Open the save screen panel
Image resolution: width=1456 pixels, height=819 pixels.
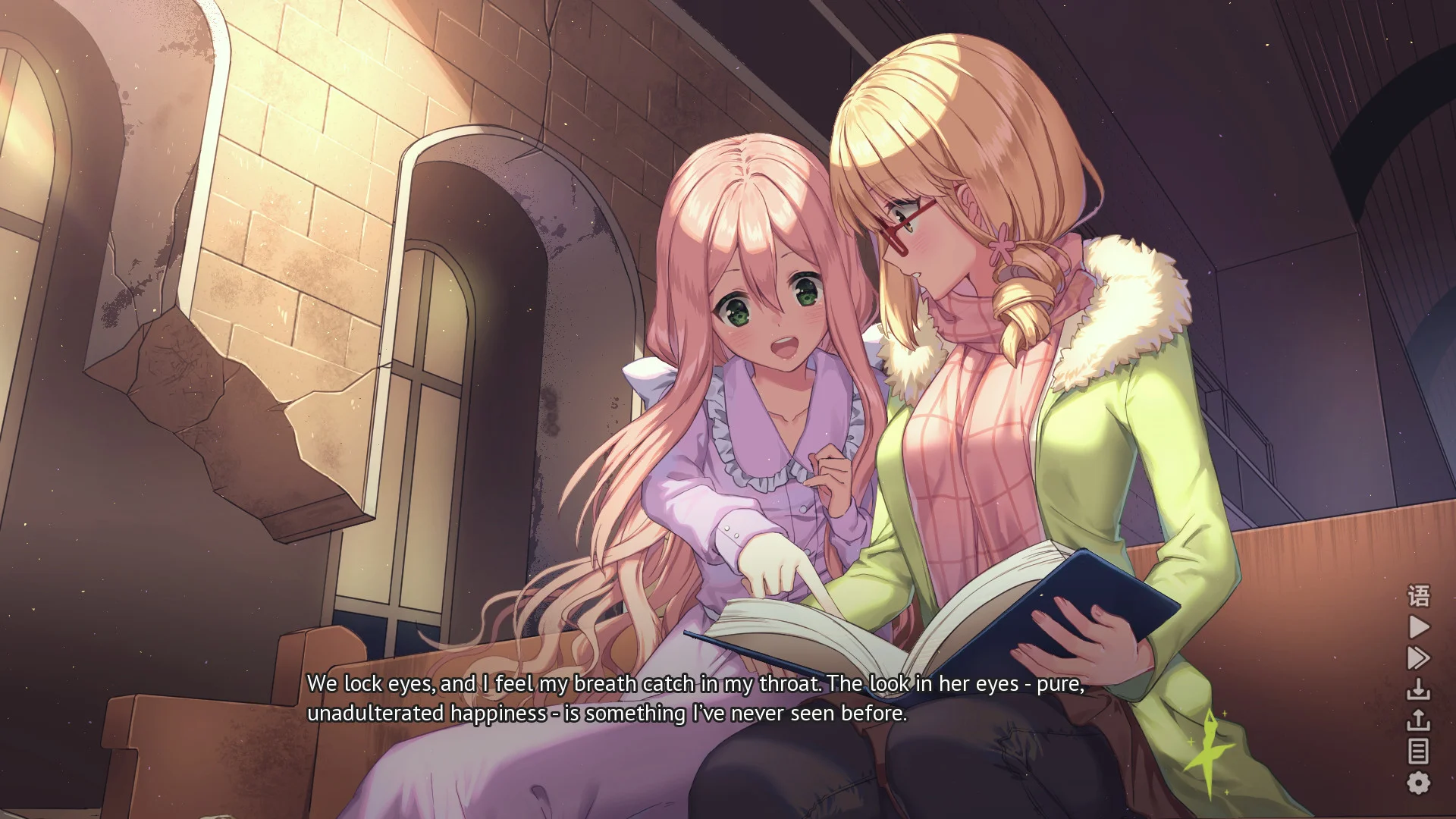[1418, 689]
